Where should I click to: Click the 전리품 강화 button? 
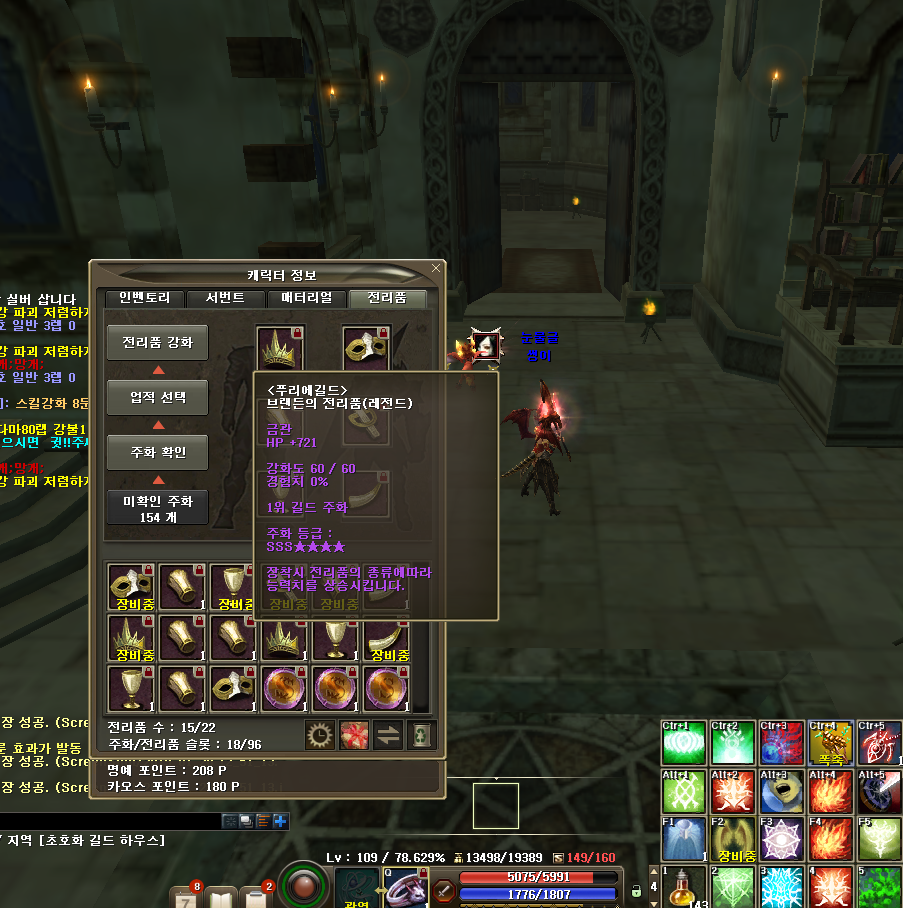[157, 342]
